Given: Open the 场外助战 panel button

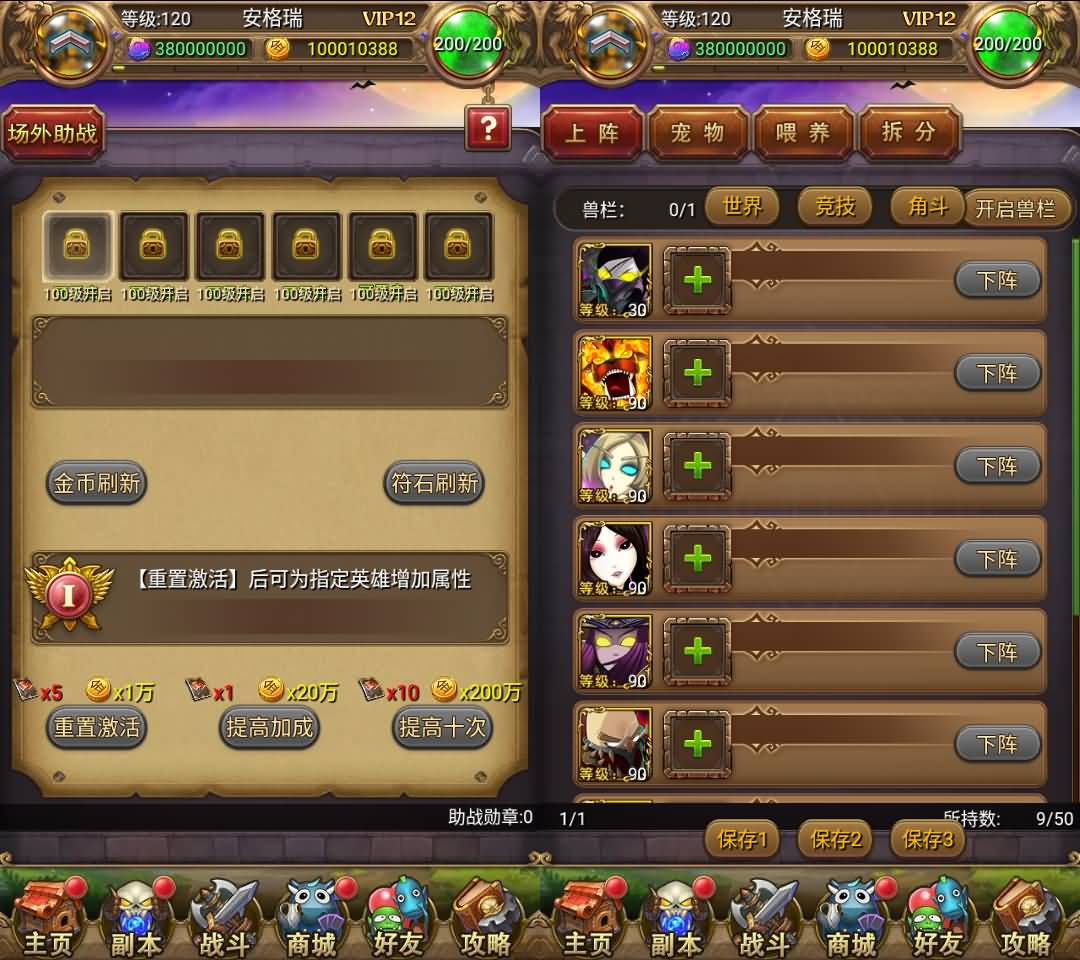Looking at the screenshot, I should click(x=52, y=132).
